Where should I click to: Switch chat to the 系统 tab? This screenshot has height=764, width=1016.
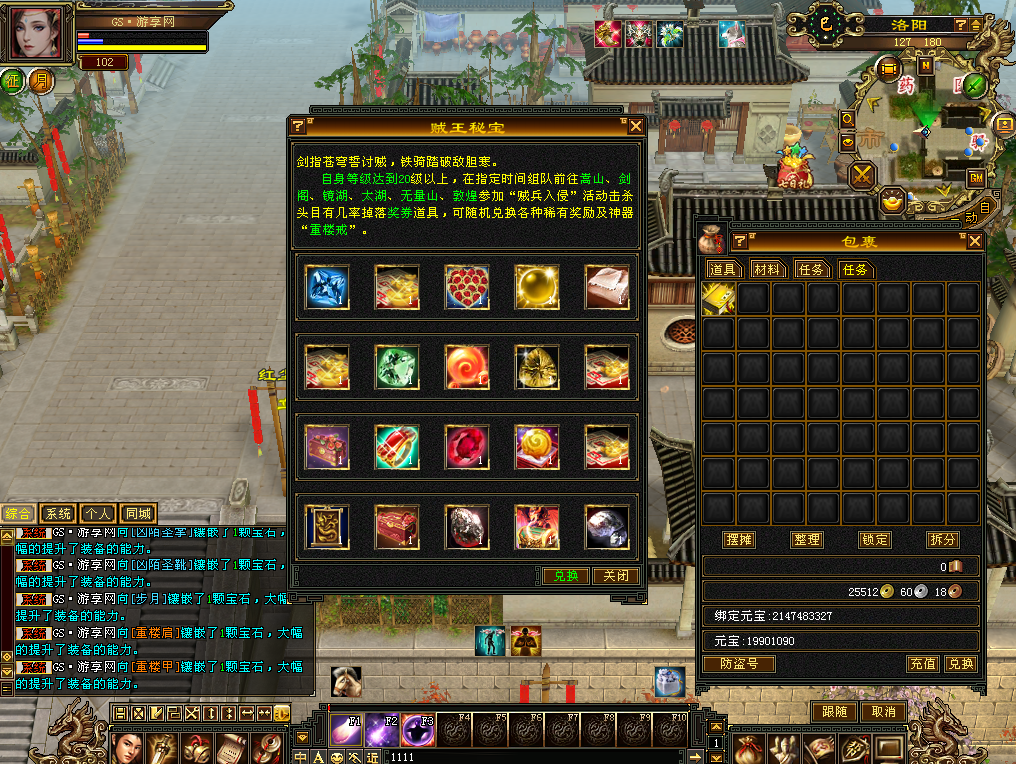point(59,513)
